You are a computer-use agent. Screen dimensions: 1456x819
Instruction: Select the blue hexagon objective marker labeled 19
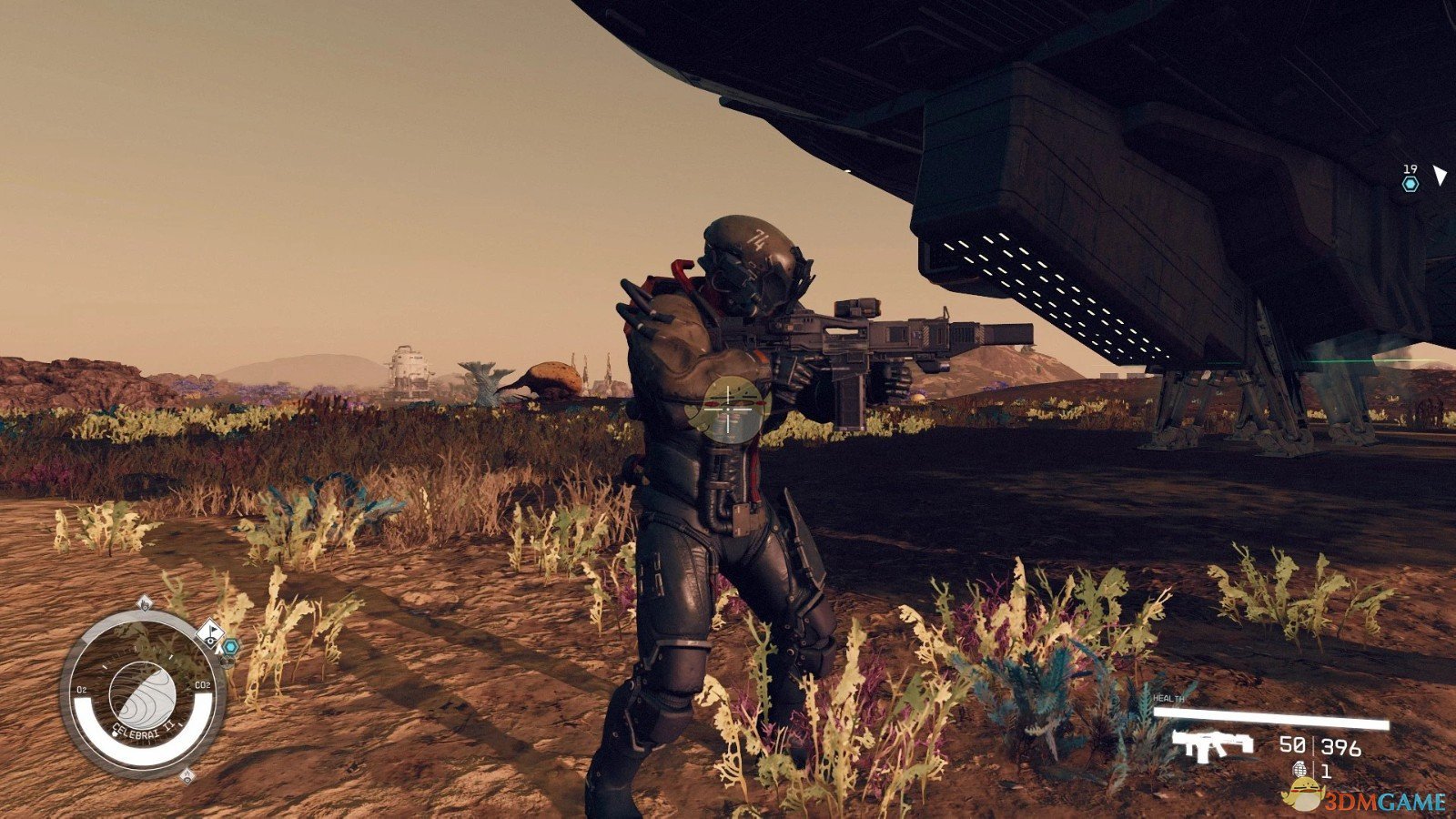[1410, 184]
